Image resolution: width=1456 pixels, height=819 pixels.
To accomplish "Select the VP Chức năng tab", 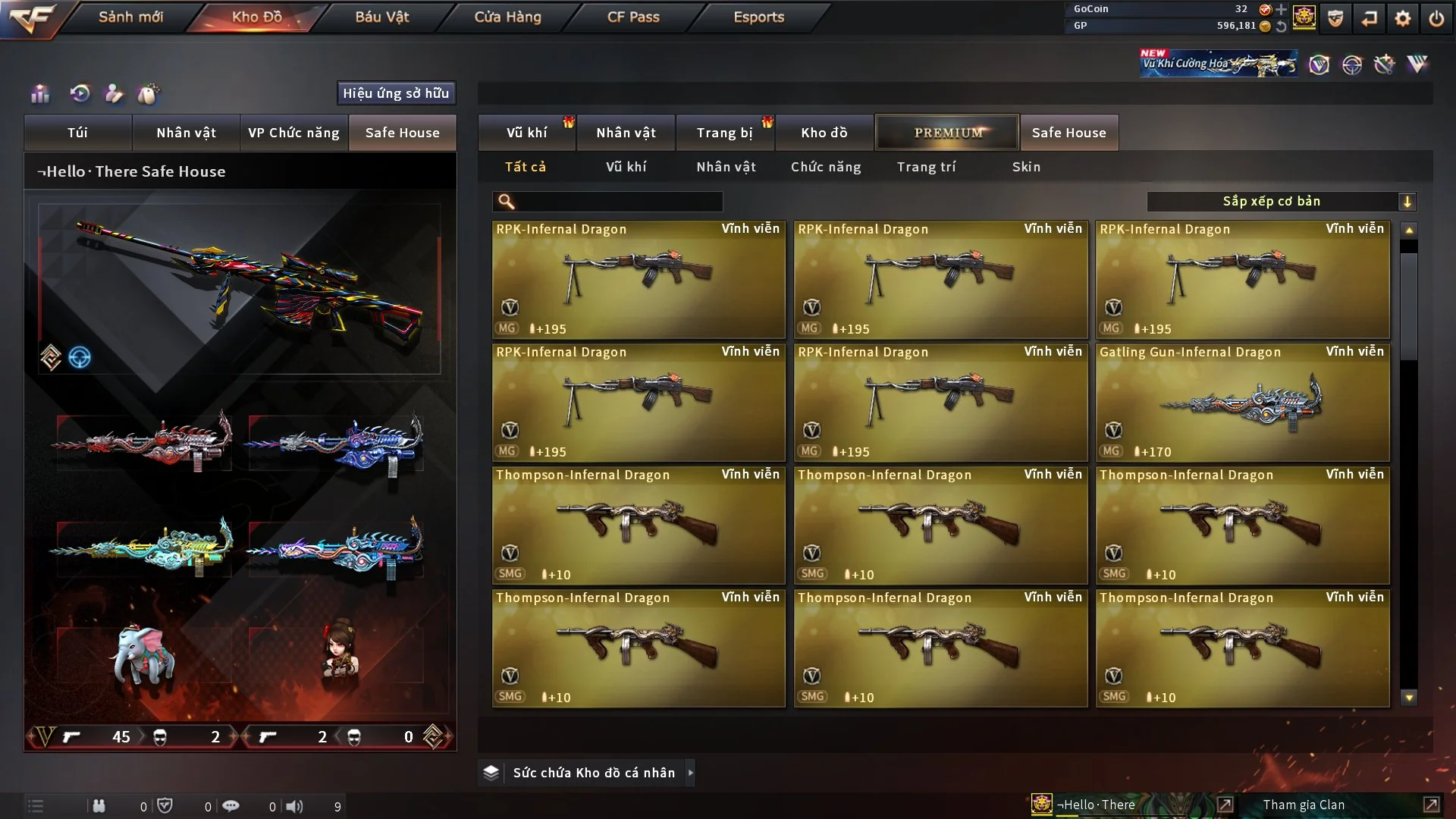I will coord(293,133).
